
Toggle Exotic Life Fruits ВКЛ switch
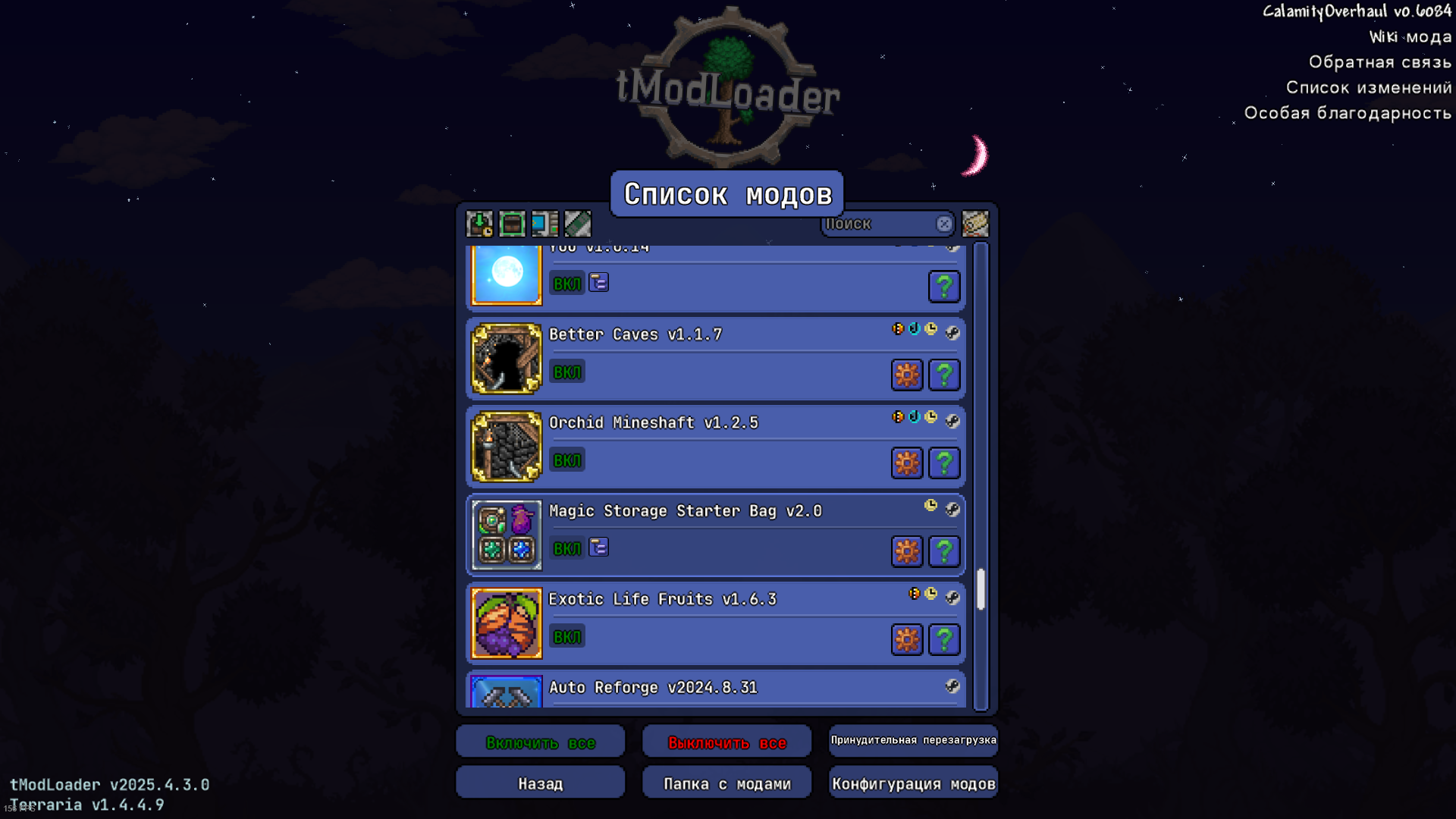pyautogui.click(x=566, y=637)
